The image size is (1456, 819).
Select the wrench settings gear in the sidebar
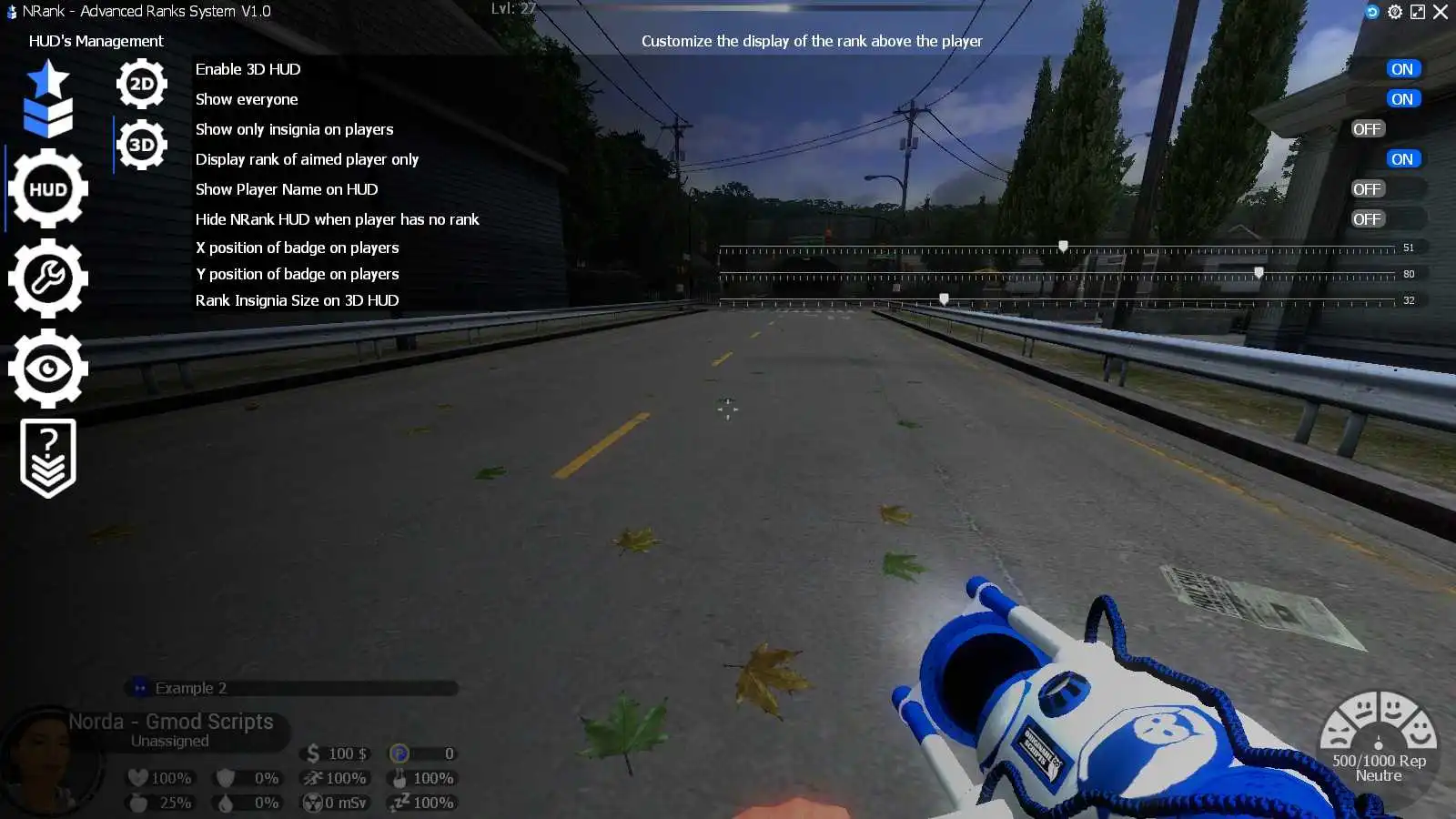tap(48, 278)
